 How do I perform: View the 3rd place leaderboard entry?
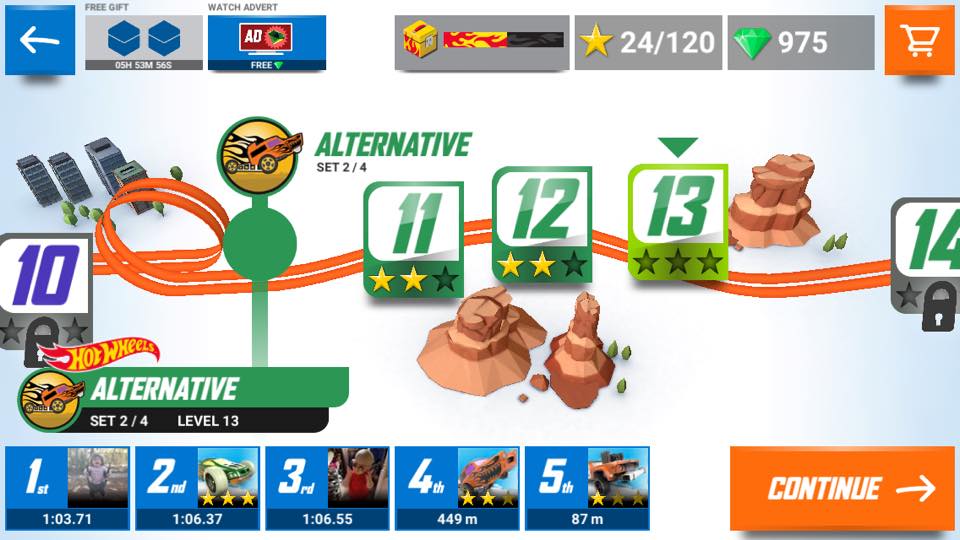pos(327,488)
